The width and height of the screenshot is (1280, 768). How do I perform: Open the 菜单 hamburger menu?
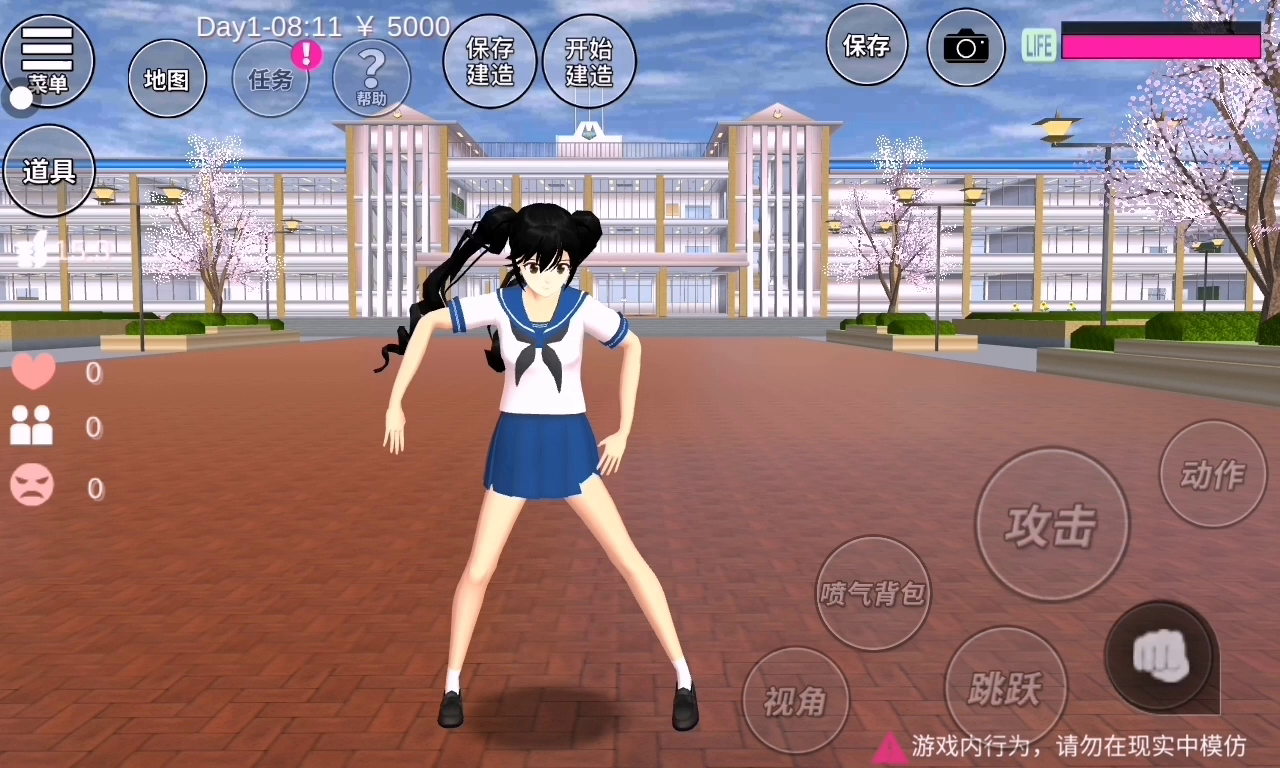point(47,59)
